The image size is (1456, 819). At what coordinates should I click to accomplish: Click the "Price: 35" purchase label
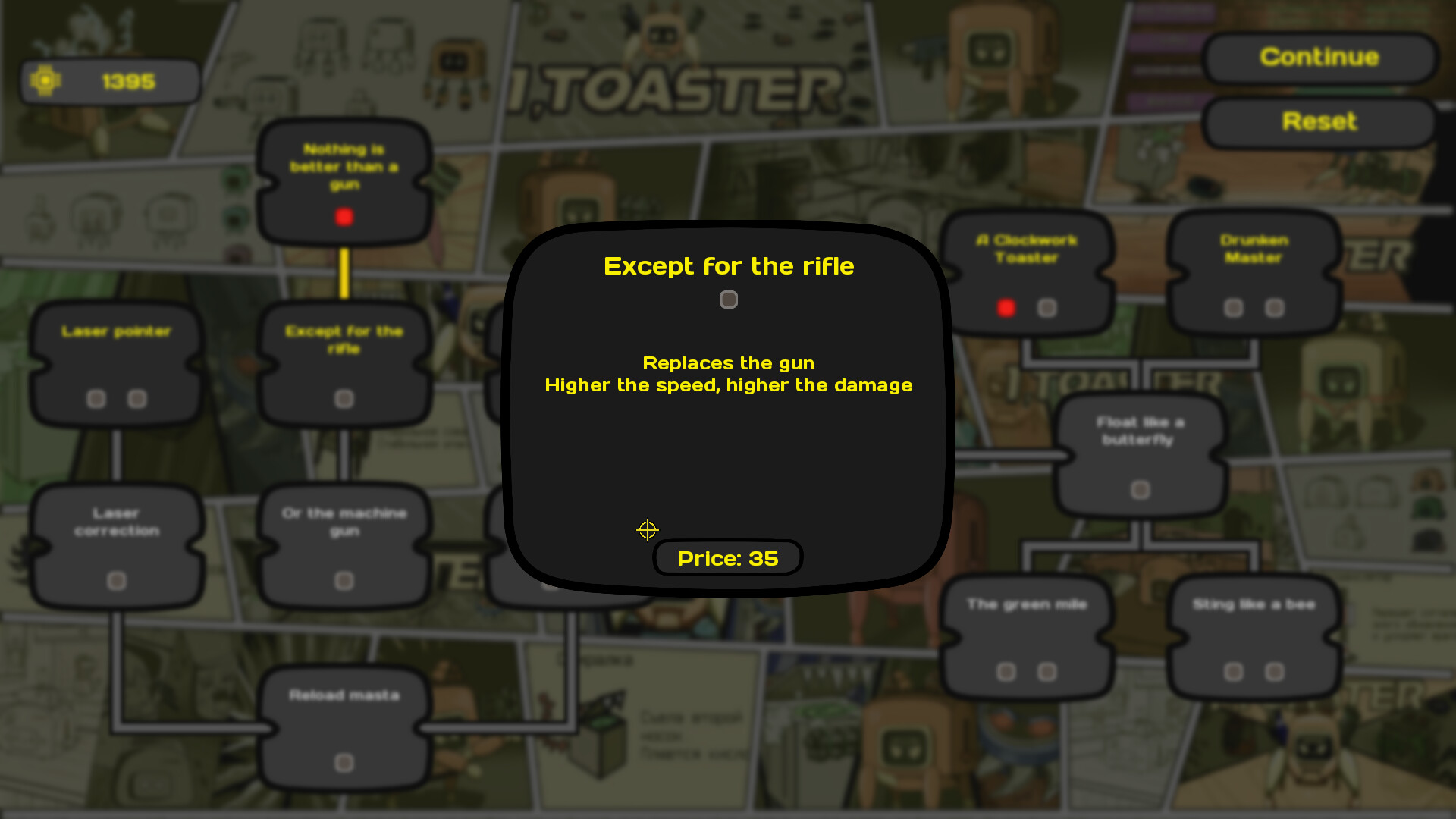727,557
